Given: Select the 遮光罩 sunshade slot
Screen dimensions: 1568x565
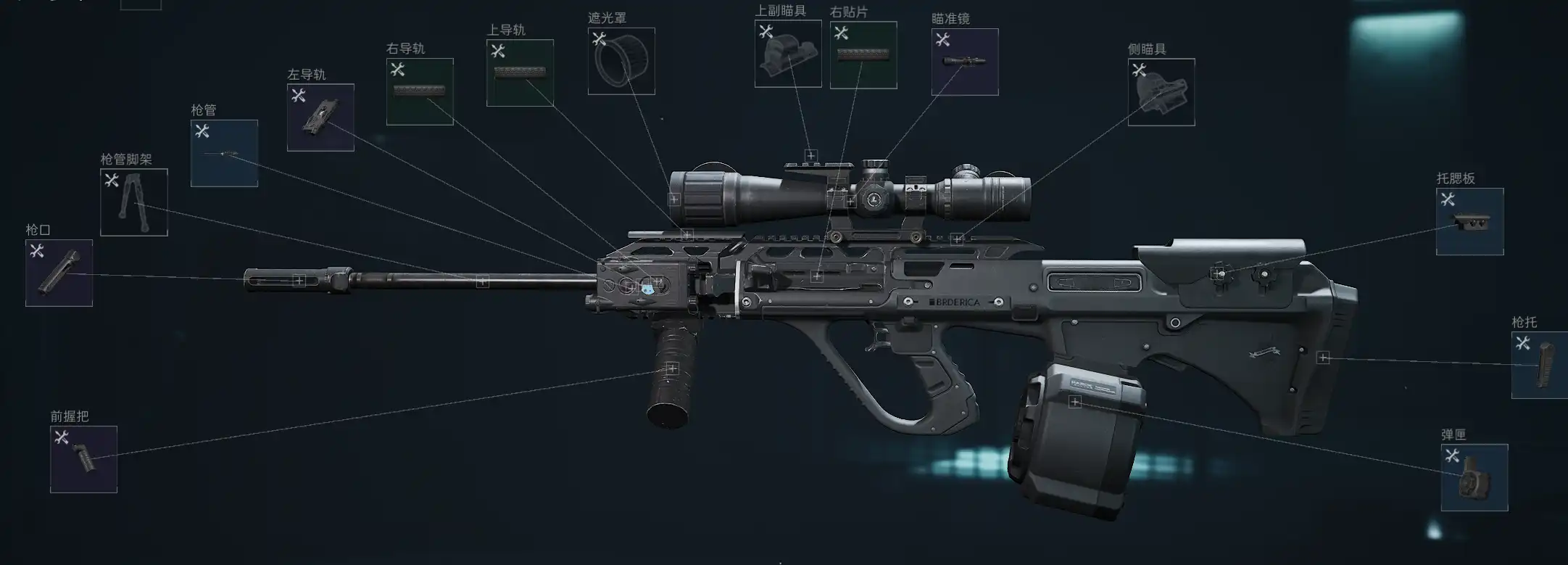Looking at the screenshot, I should pyautogui.click(x=621, y=61).
